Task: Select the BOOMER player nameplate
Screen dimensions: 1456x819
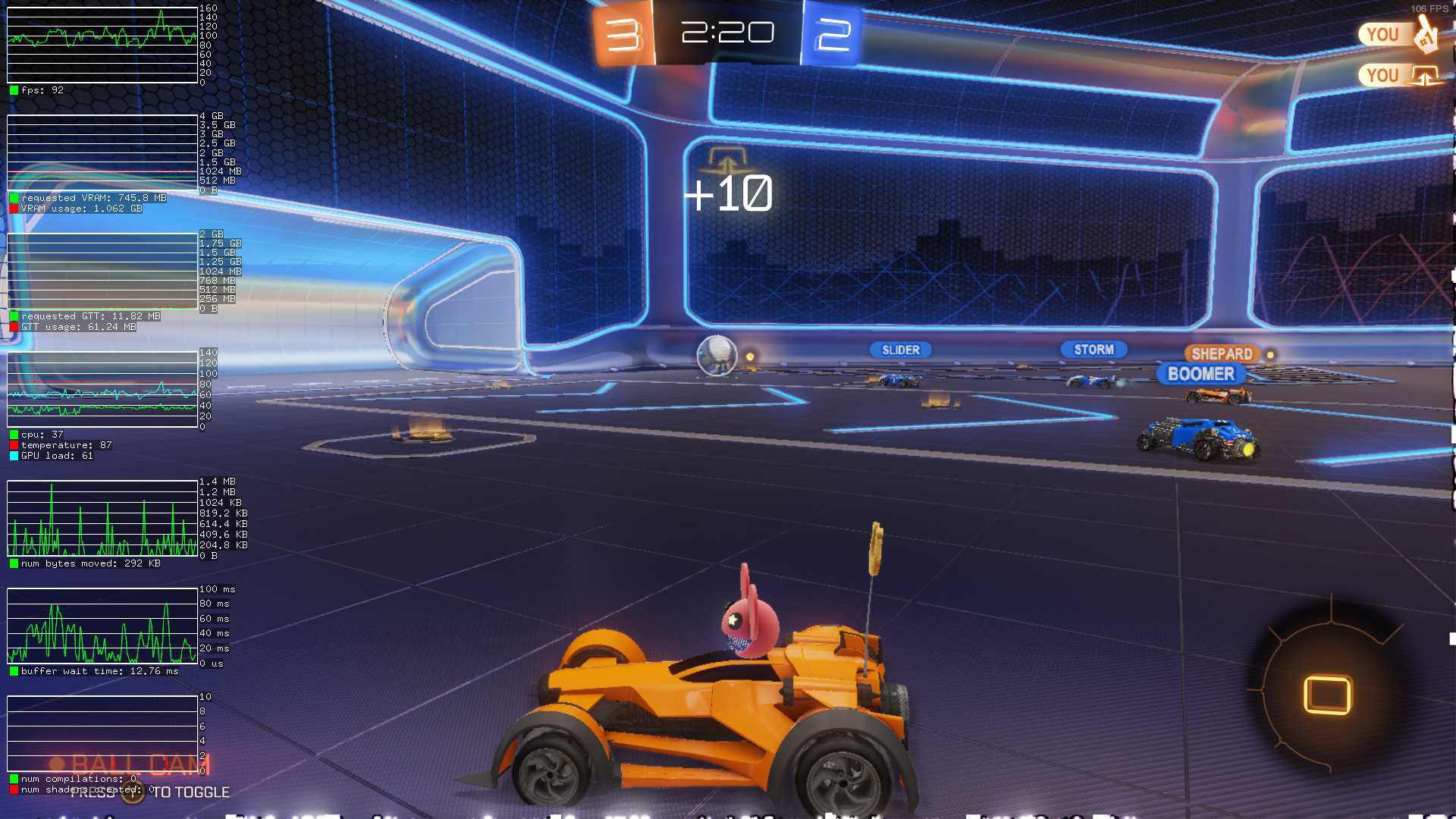Action: tap(1201, 374)
